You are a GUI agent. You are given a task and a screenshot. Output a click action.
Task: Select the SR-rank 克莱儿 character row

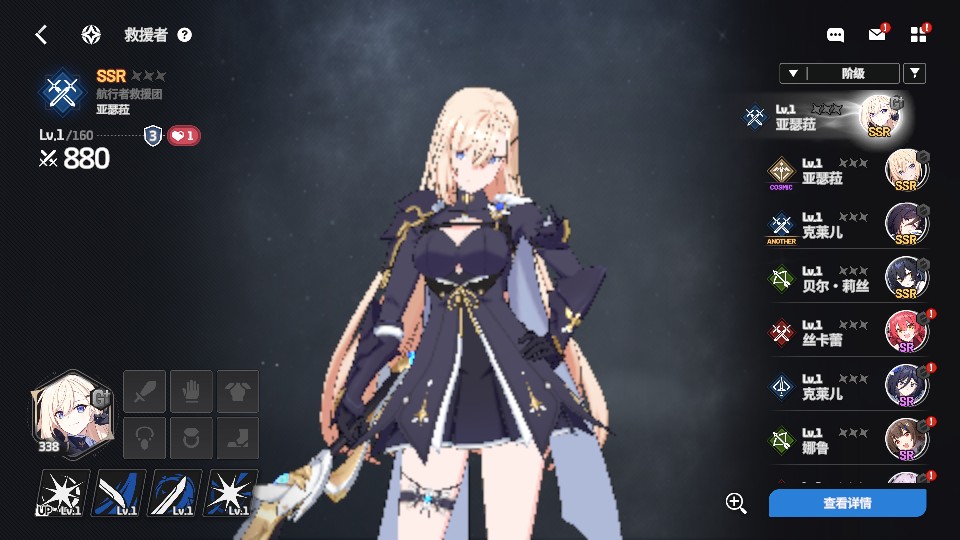[x=846, y=387]
